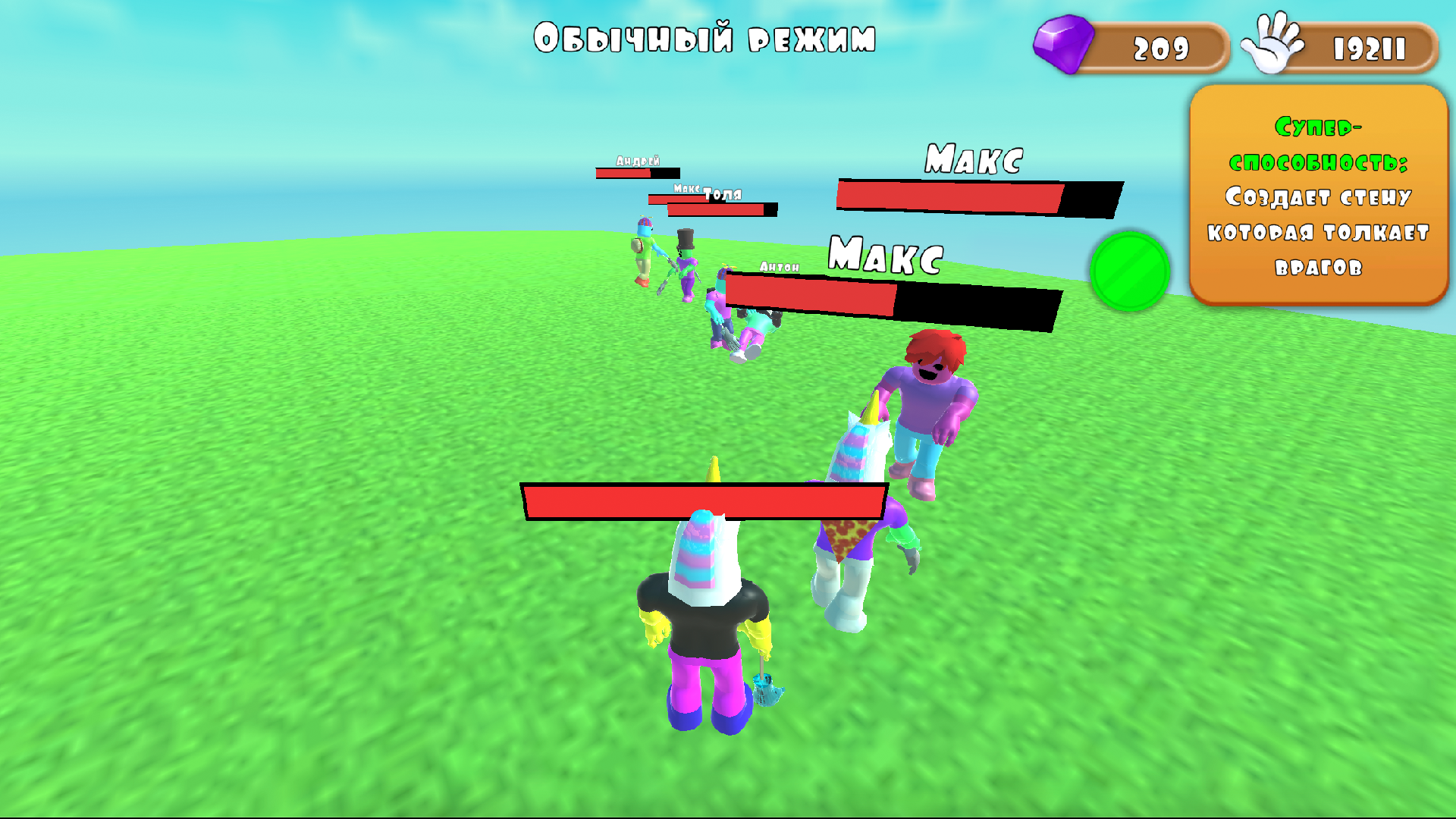Click the текст Создает стену line
The width and height of the screenshot is (1456, 819).
tap(1317, 199)
